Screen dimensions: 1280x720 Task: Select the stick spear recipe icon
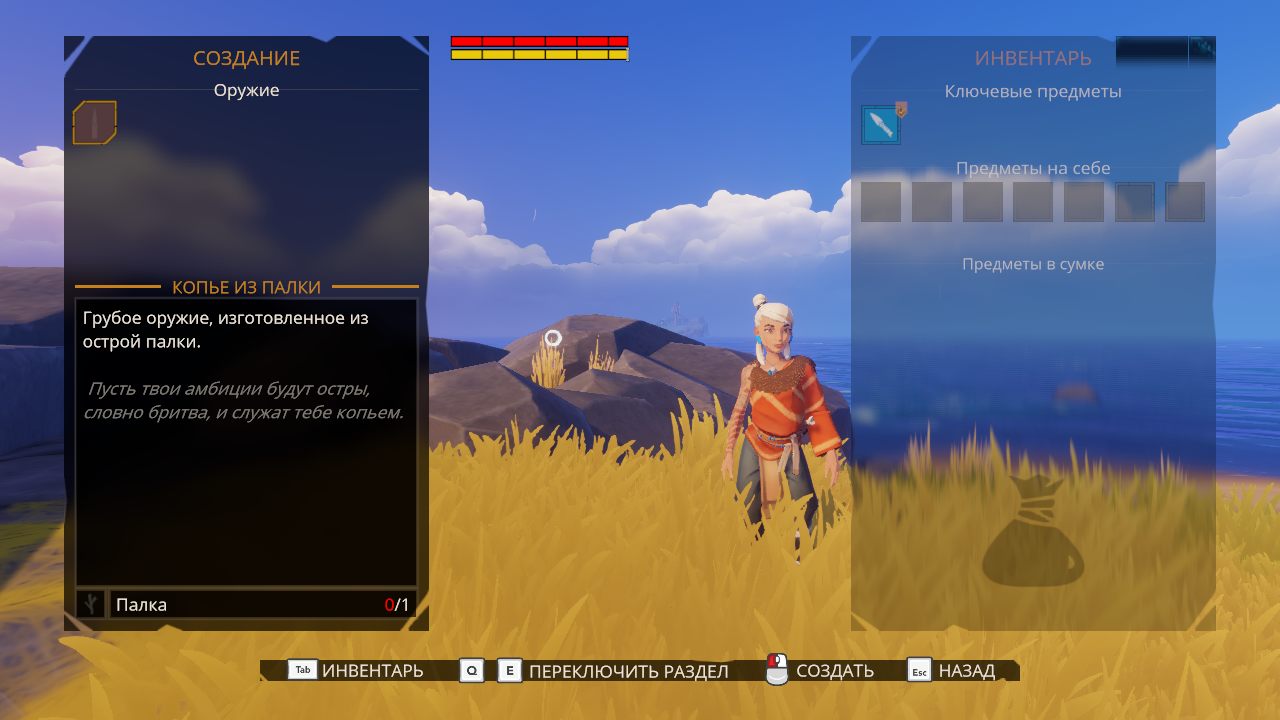pos(94,123)
